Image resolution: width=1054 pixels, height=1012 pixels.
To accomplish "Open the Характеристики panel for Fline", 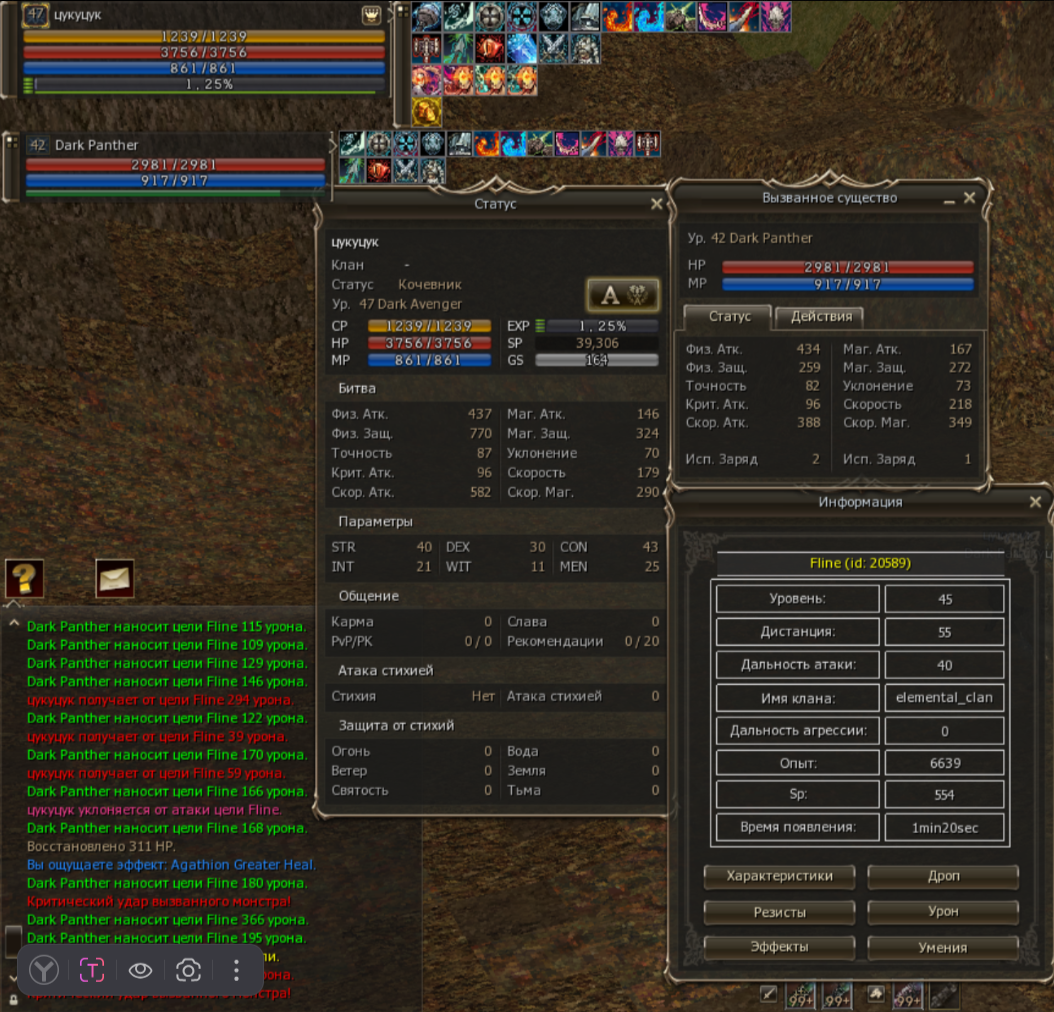I will (779, 876).
